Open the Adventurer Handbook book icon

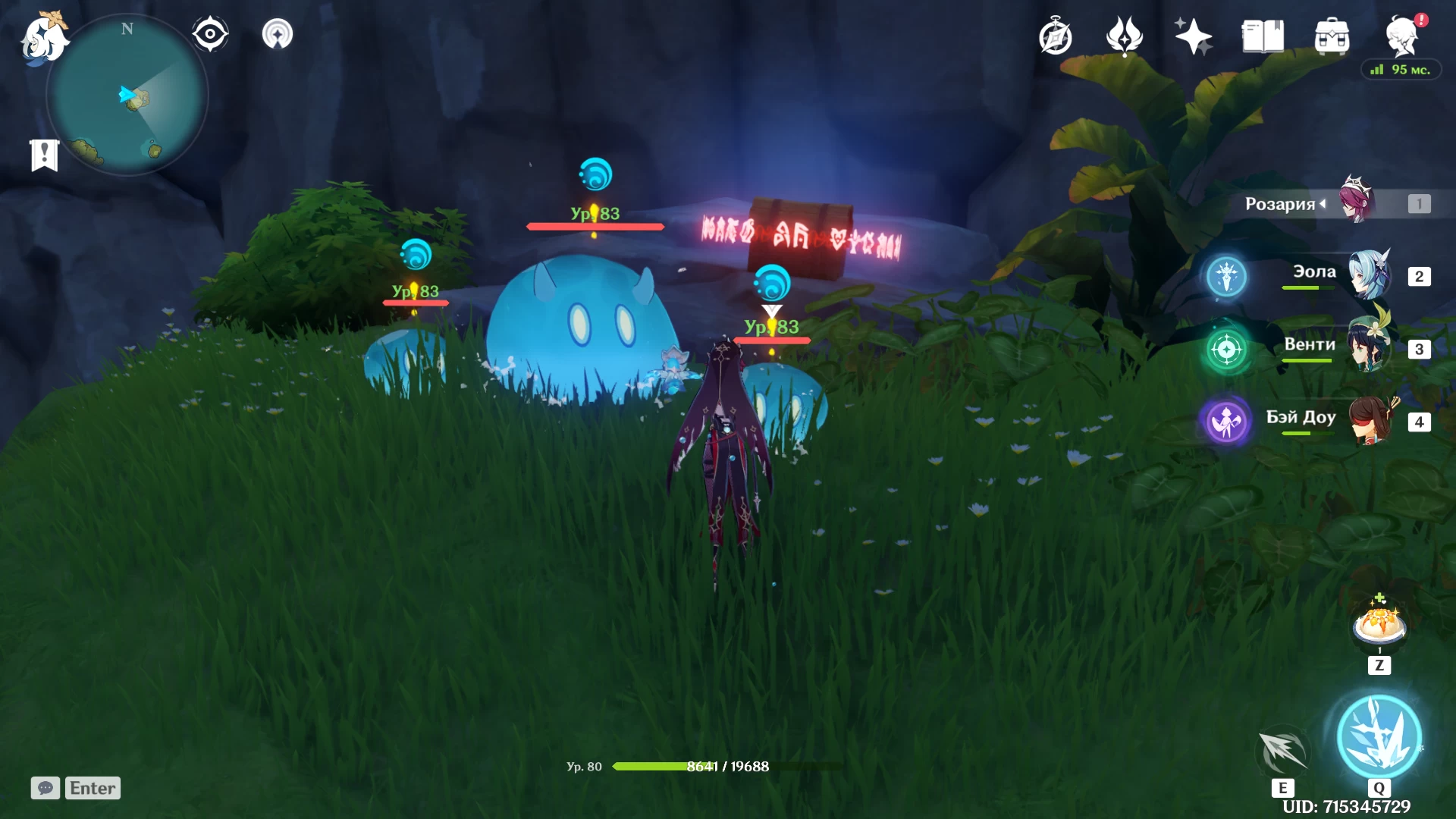click(1263, 36)
